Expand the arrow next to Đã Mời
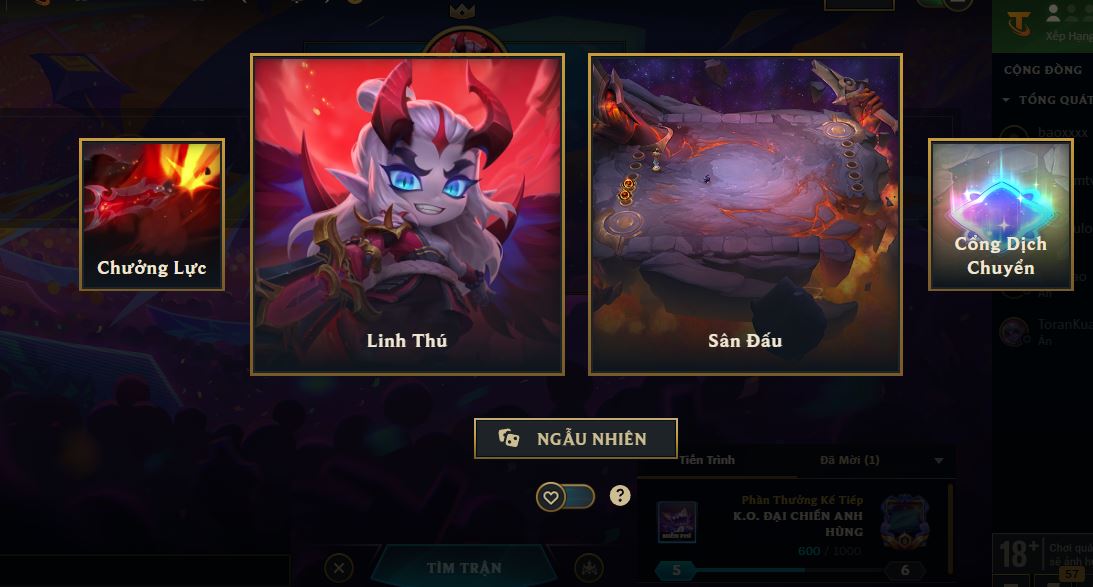The image size is (1093, 587). [x=938, y=461]
